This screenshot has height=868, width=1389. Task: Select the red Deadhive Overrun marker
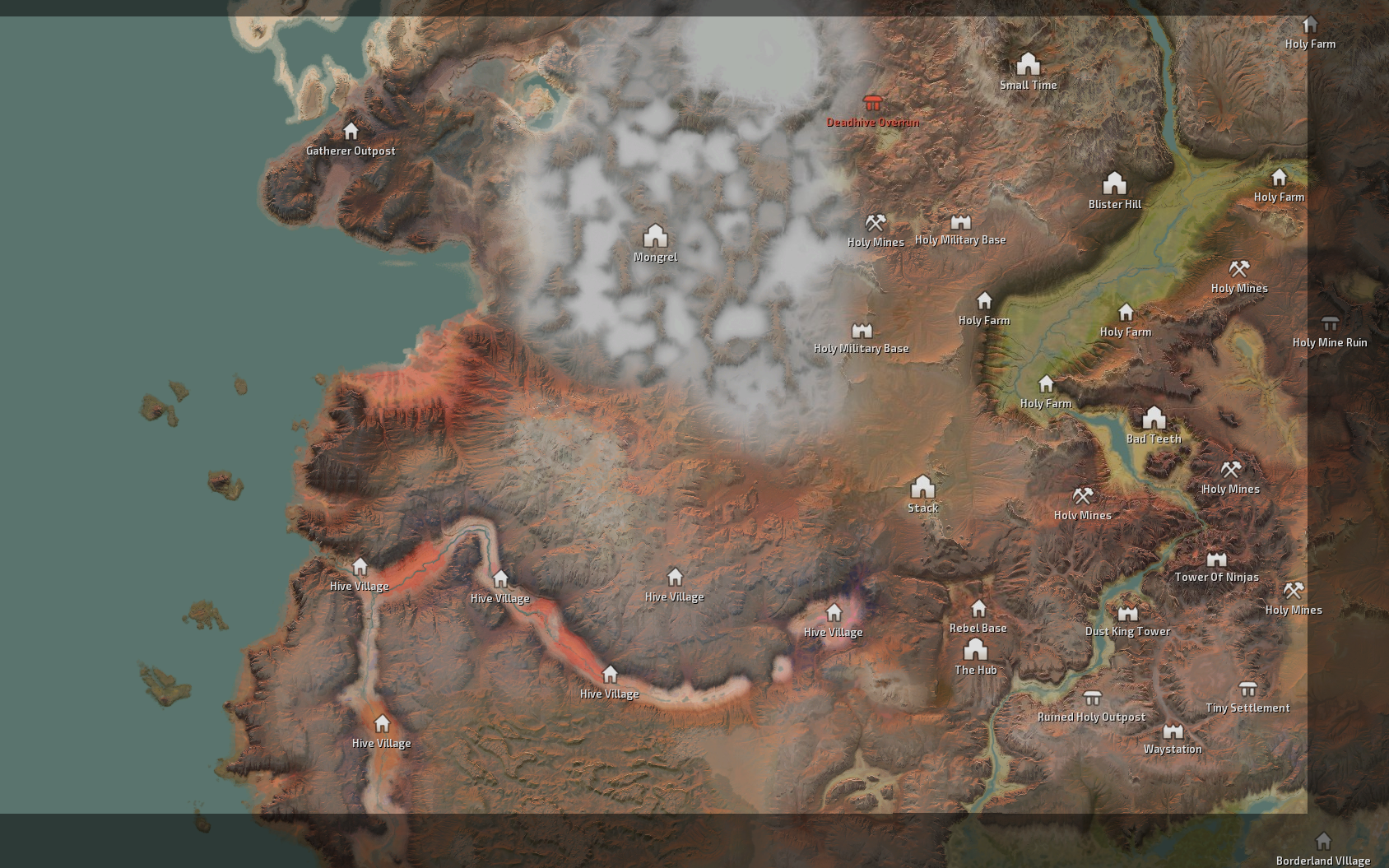click(x=872, y=104)
